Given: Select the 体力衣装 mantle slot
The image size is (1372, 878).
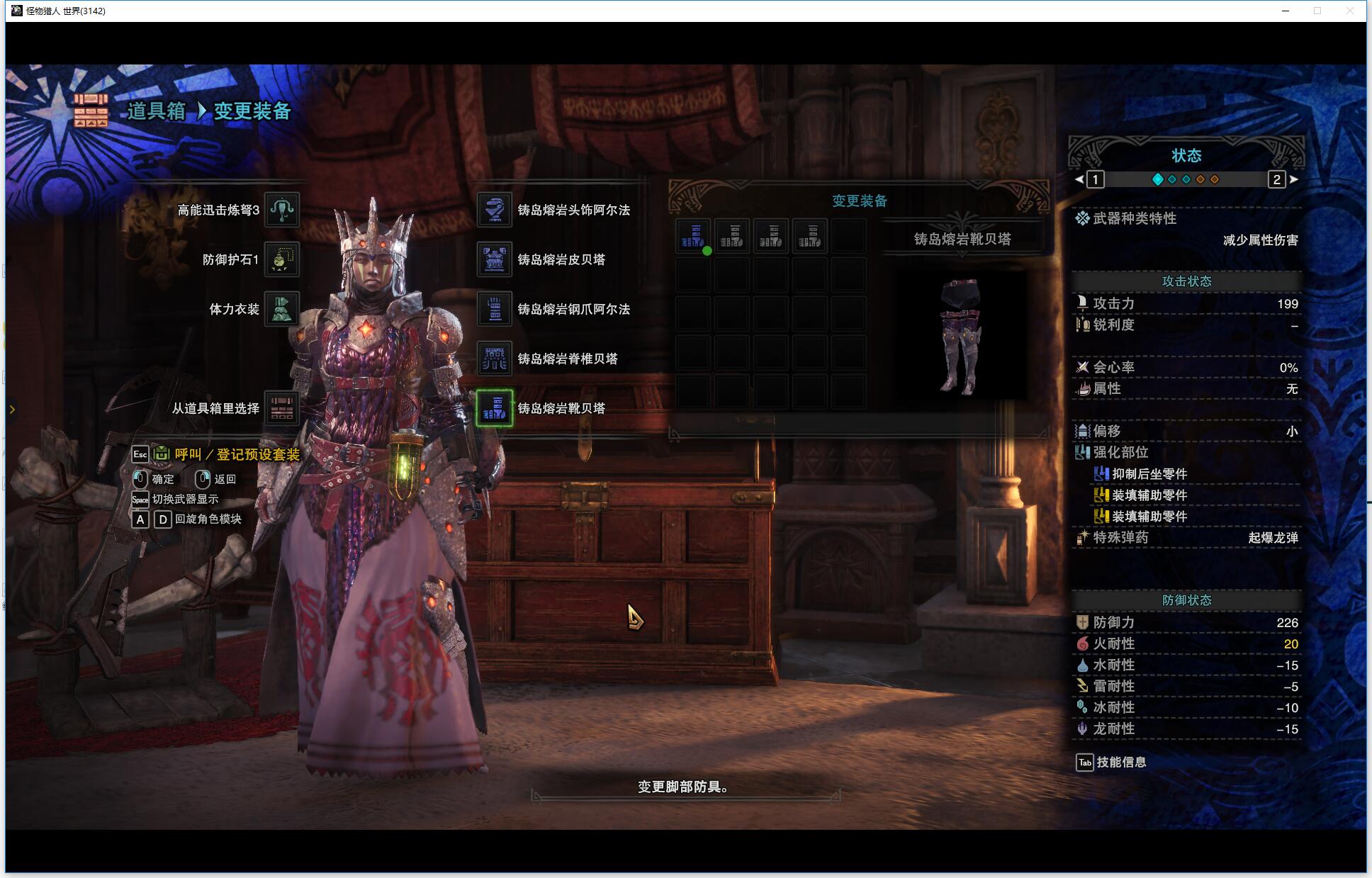Looking at the screenshot, I should tap(281, 309).
